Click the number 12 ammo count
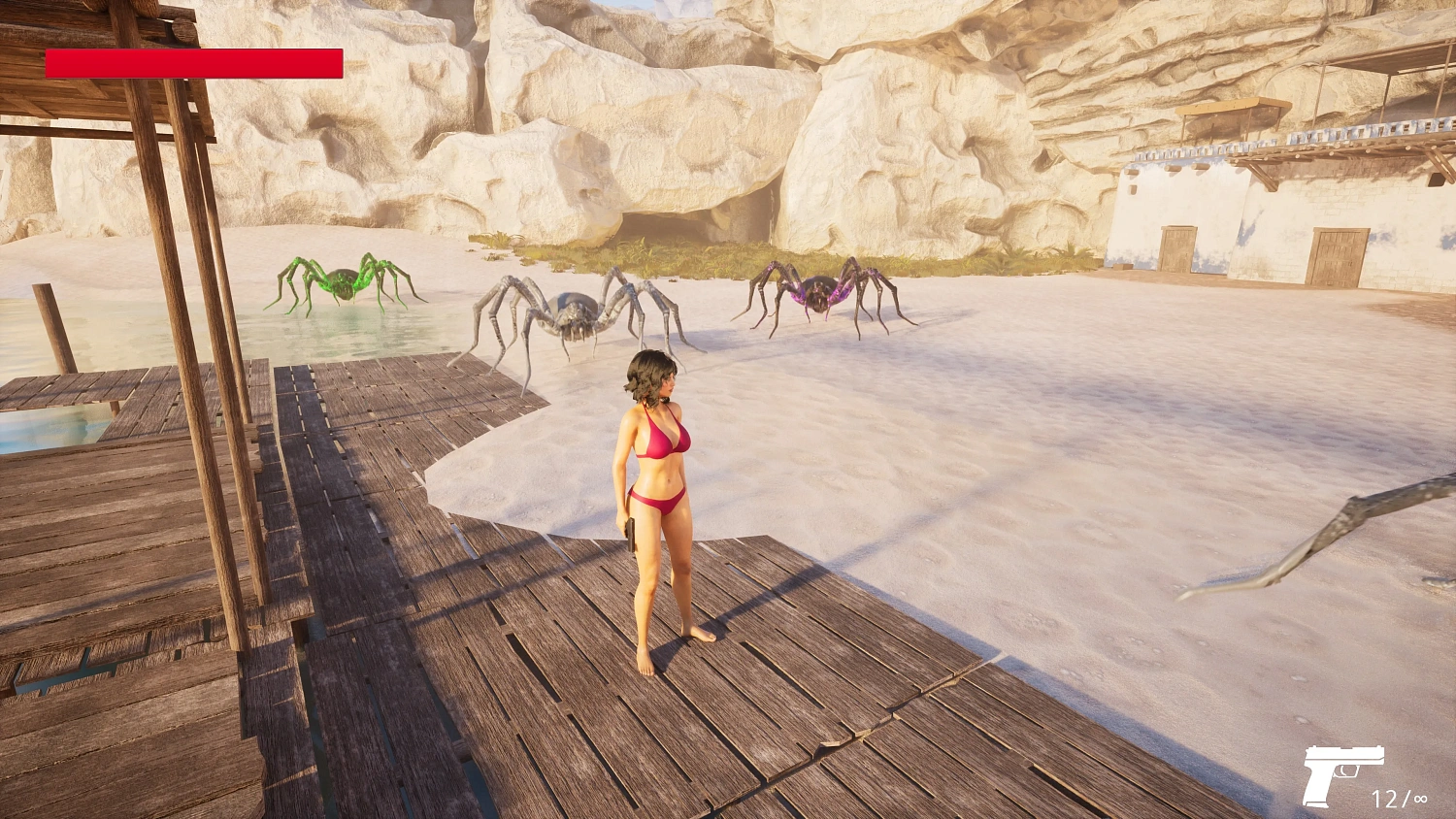Viewport: 1456px width, 819px height. 1387,800
